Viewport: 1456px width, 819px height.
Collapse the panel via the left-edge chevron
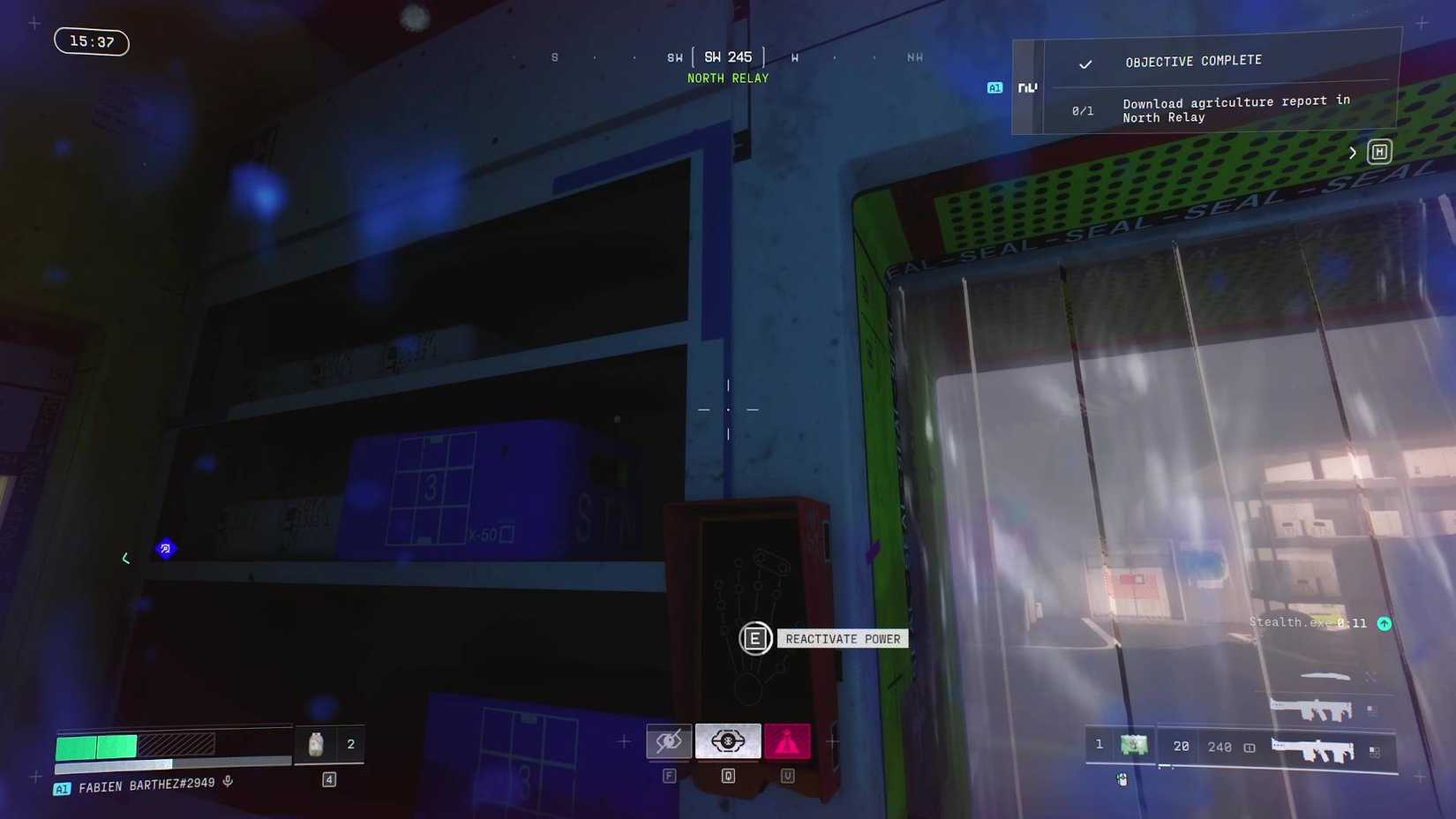(x=125, y=558)
